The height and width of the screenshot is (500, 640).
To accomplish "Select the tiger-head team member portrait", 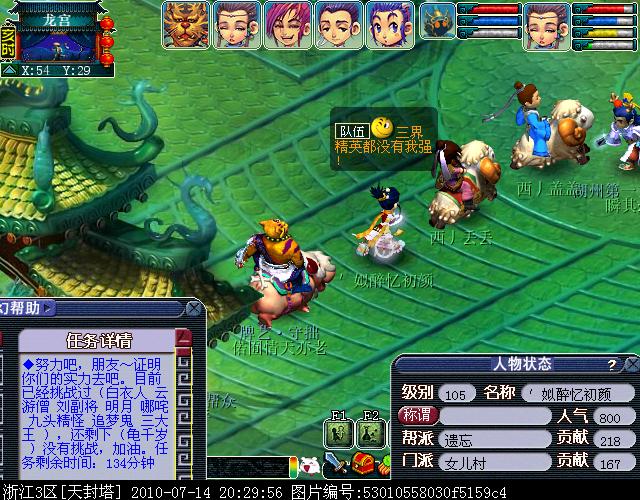I will point(187,23).
